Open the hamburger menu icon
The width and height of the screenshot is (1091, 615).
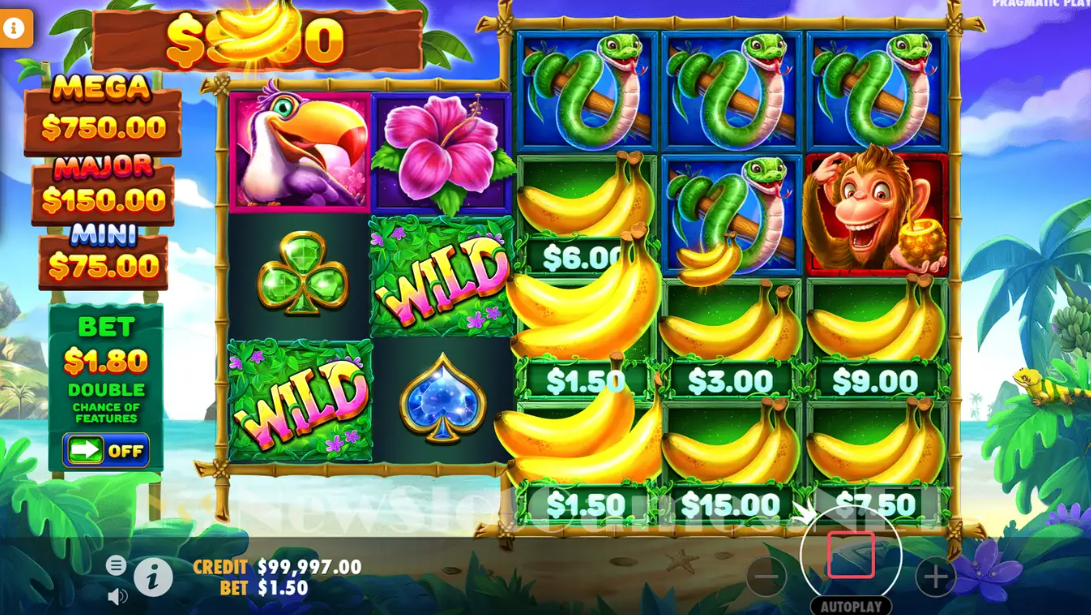(x=116, y=565)
